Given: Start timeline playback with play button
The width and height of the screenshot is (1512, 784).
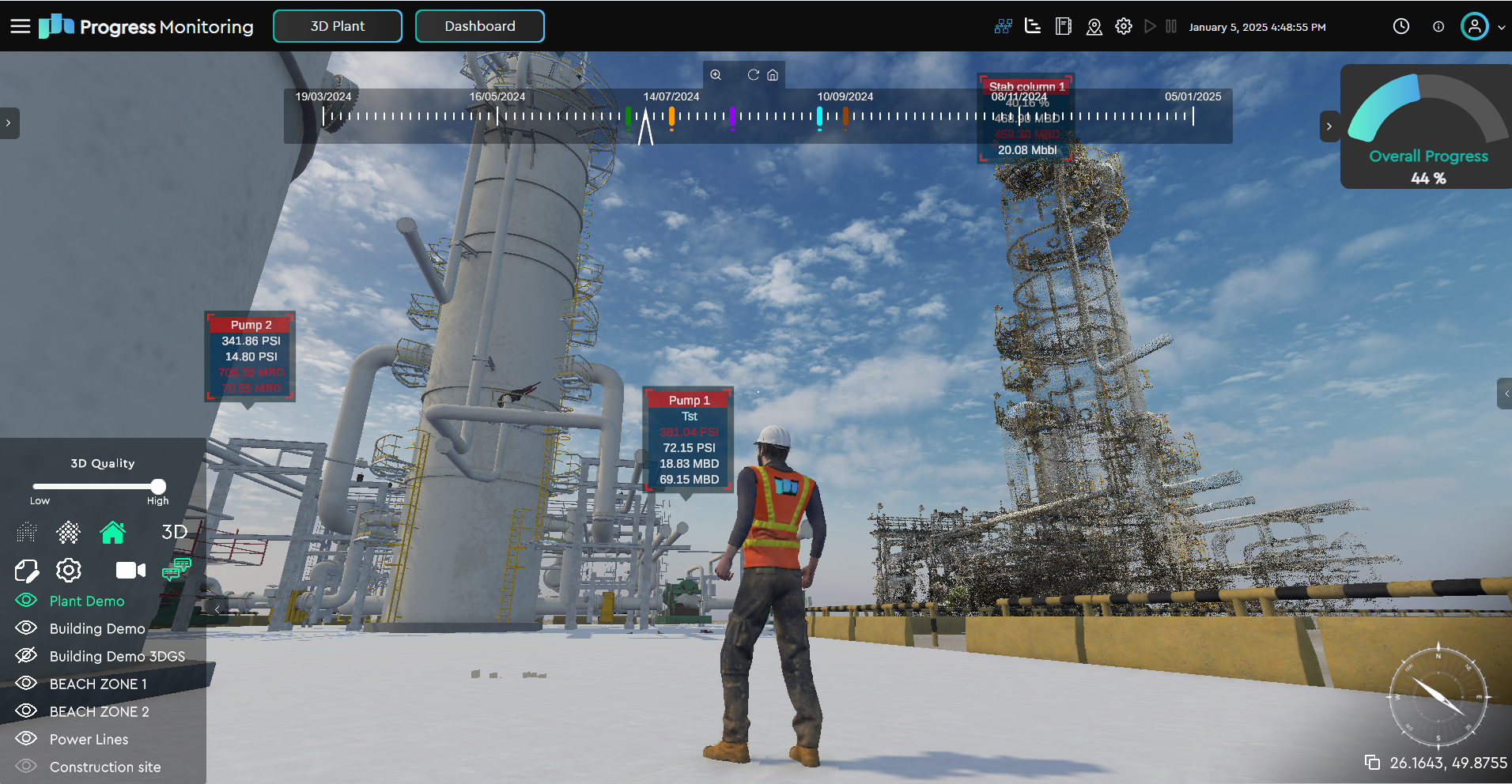Looking at the screenshot, I should click(x=1150, y=27).
